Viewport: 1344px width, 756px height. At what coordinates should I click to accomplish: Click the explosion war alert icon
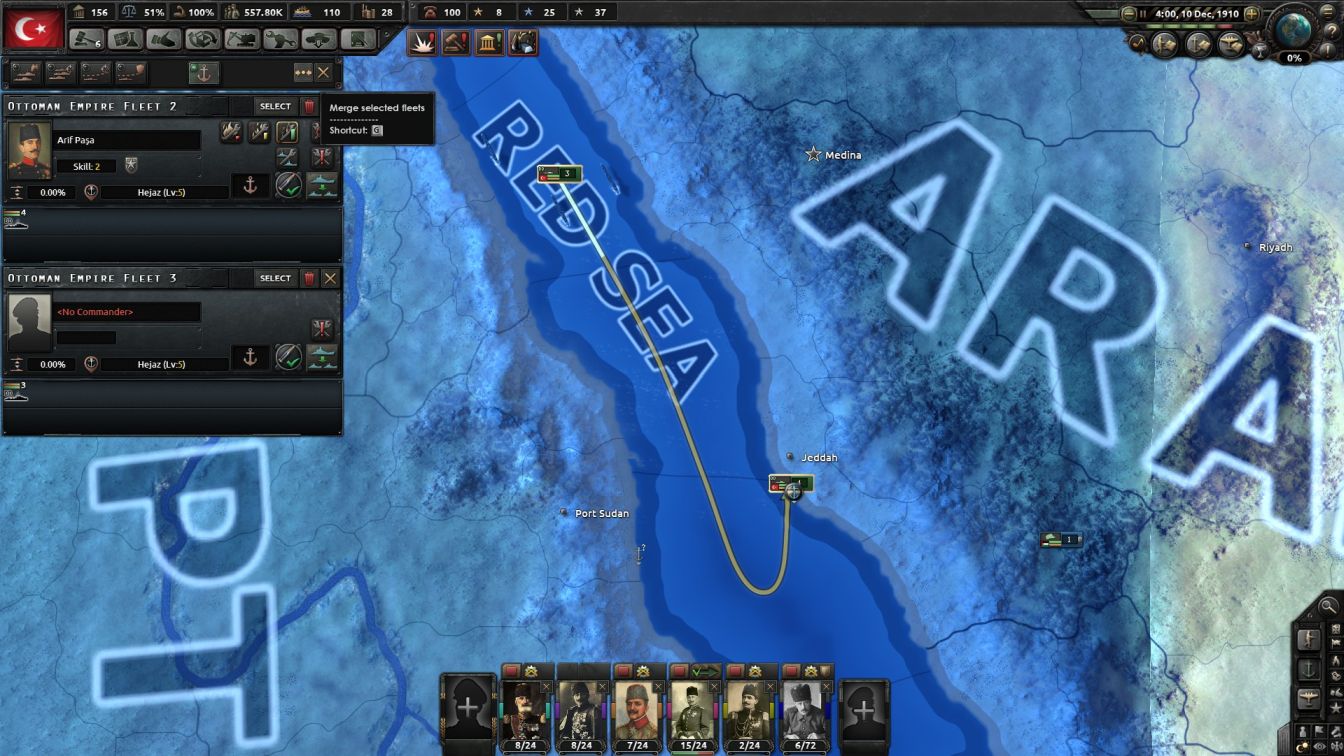424,43
